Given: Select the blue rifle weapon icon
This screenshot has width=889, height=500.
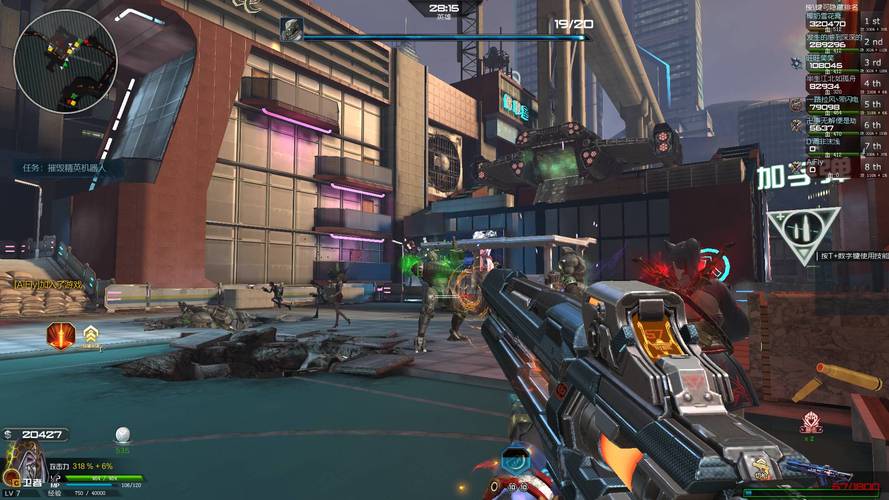Looking at the screenshot, I should 816,470.
